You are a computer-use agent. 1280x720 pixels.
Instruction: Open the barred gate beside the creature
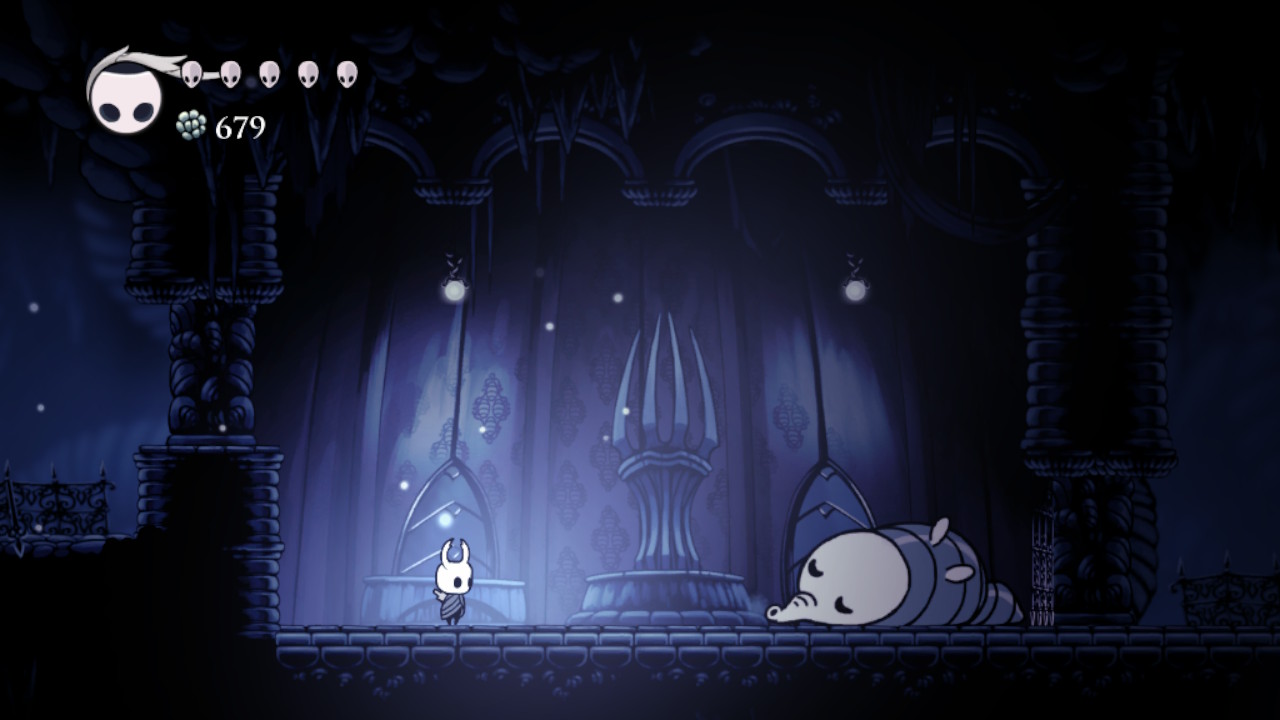click(1042, 570)
